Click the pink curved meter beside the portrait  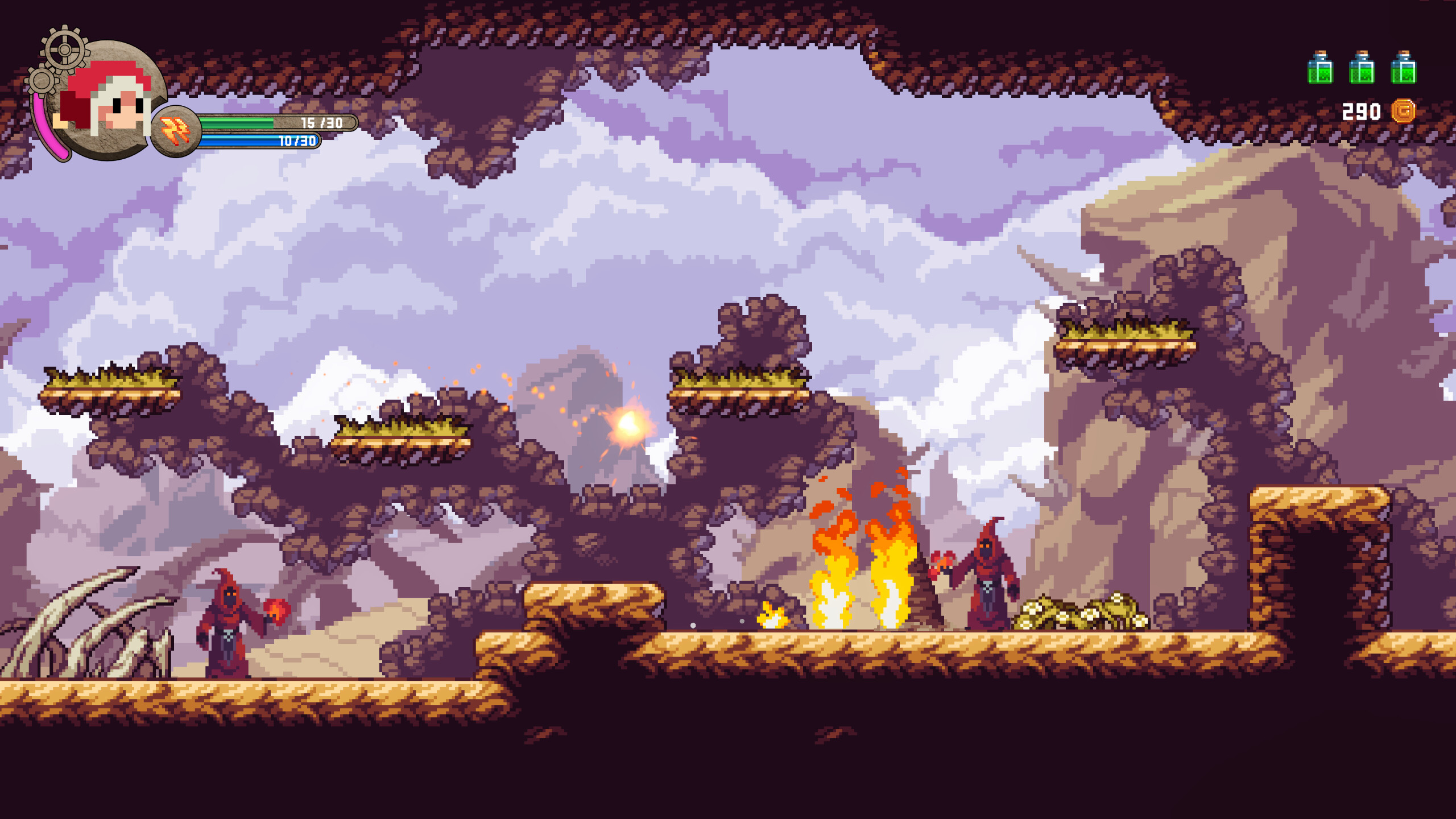[x=44, y=128]
